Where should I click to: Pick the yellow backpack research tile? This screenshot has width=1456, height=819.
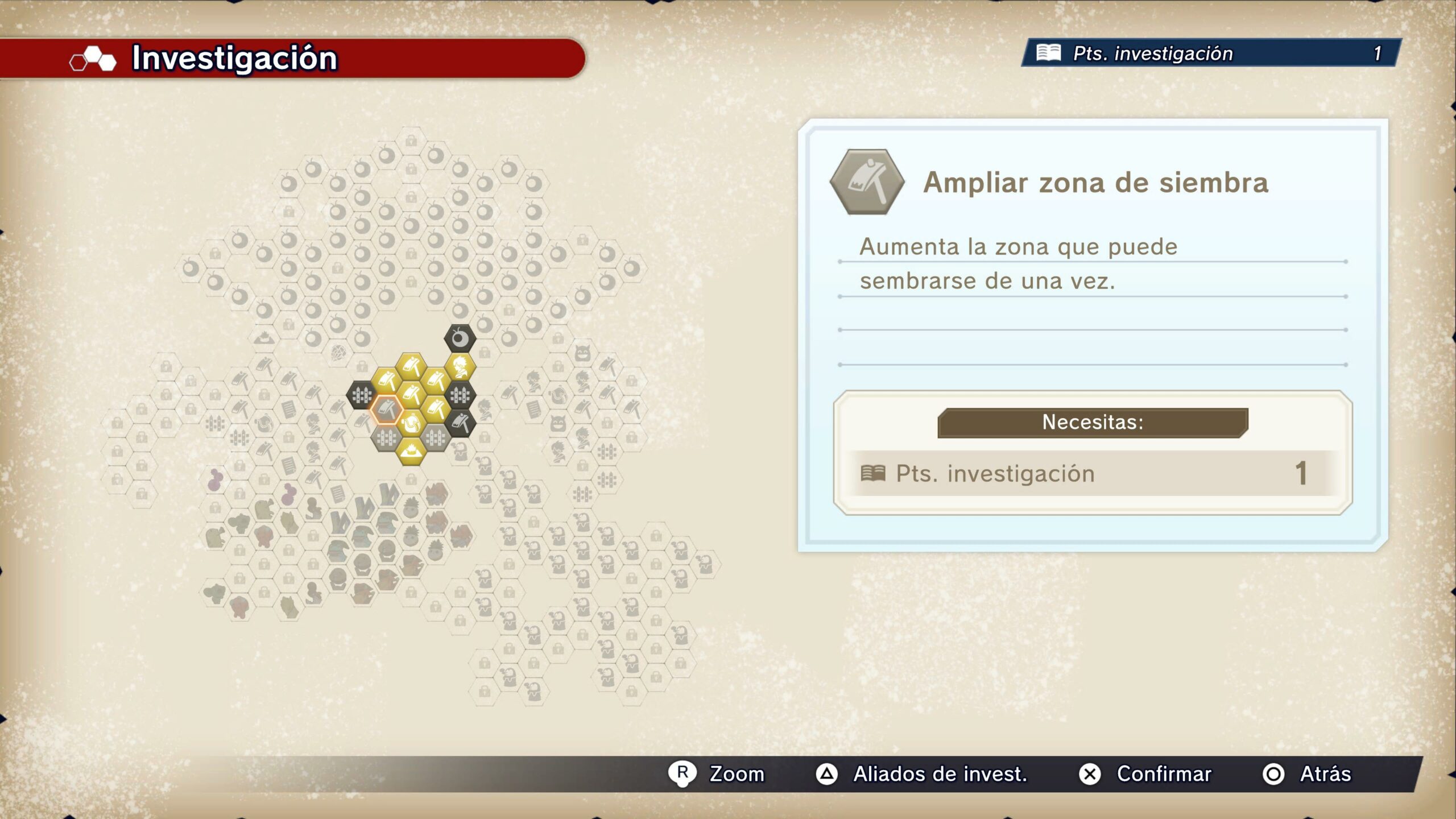pyautogui.click(x=411, y=423)
